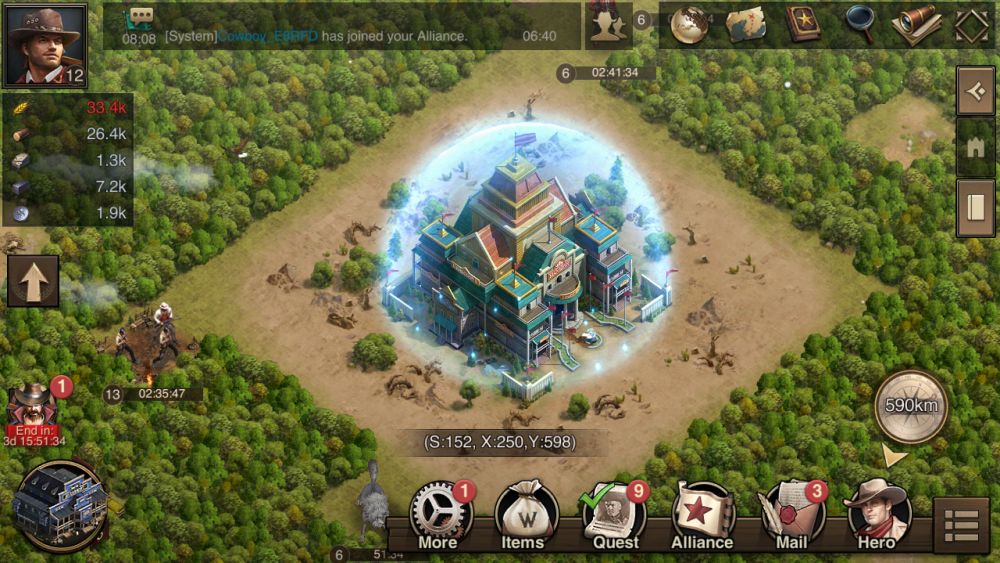Open the notebook page button
Viewport: 1000px width, 563px height.
(975, 208)
